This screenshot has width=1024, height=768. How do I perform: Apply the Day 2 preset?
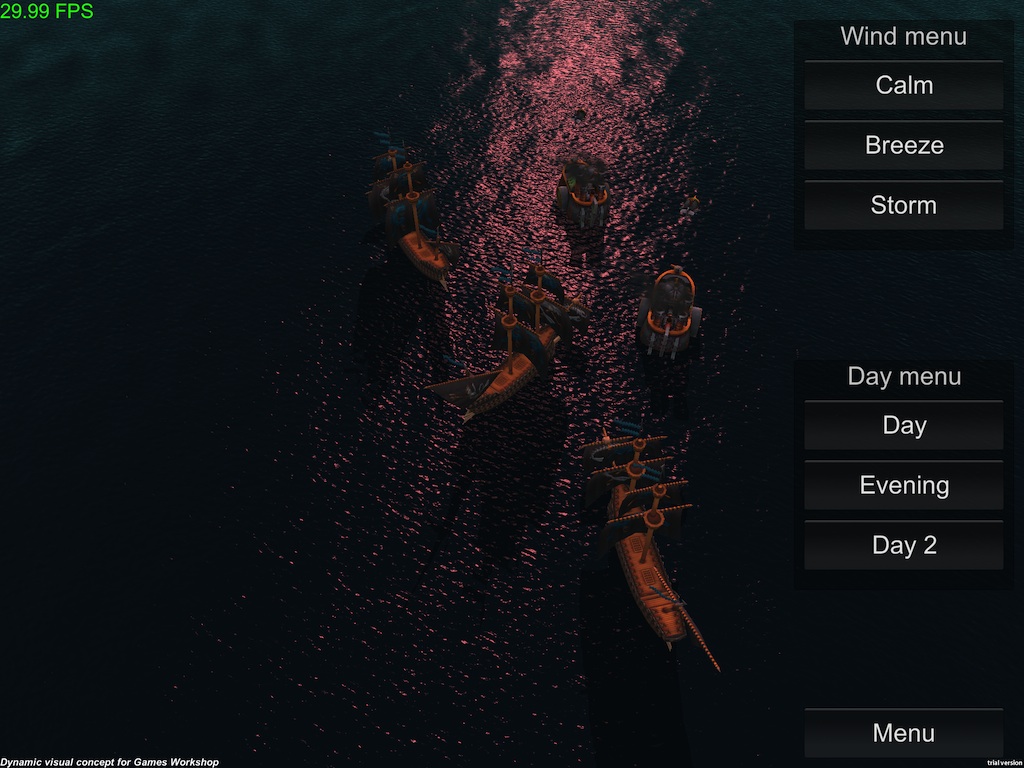[904, 546]
